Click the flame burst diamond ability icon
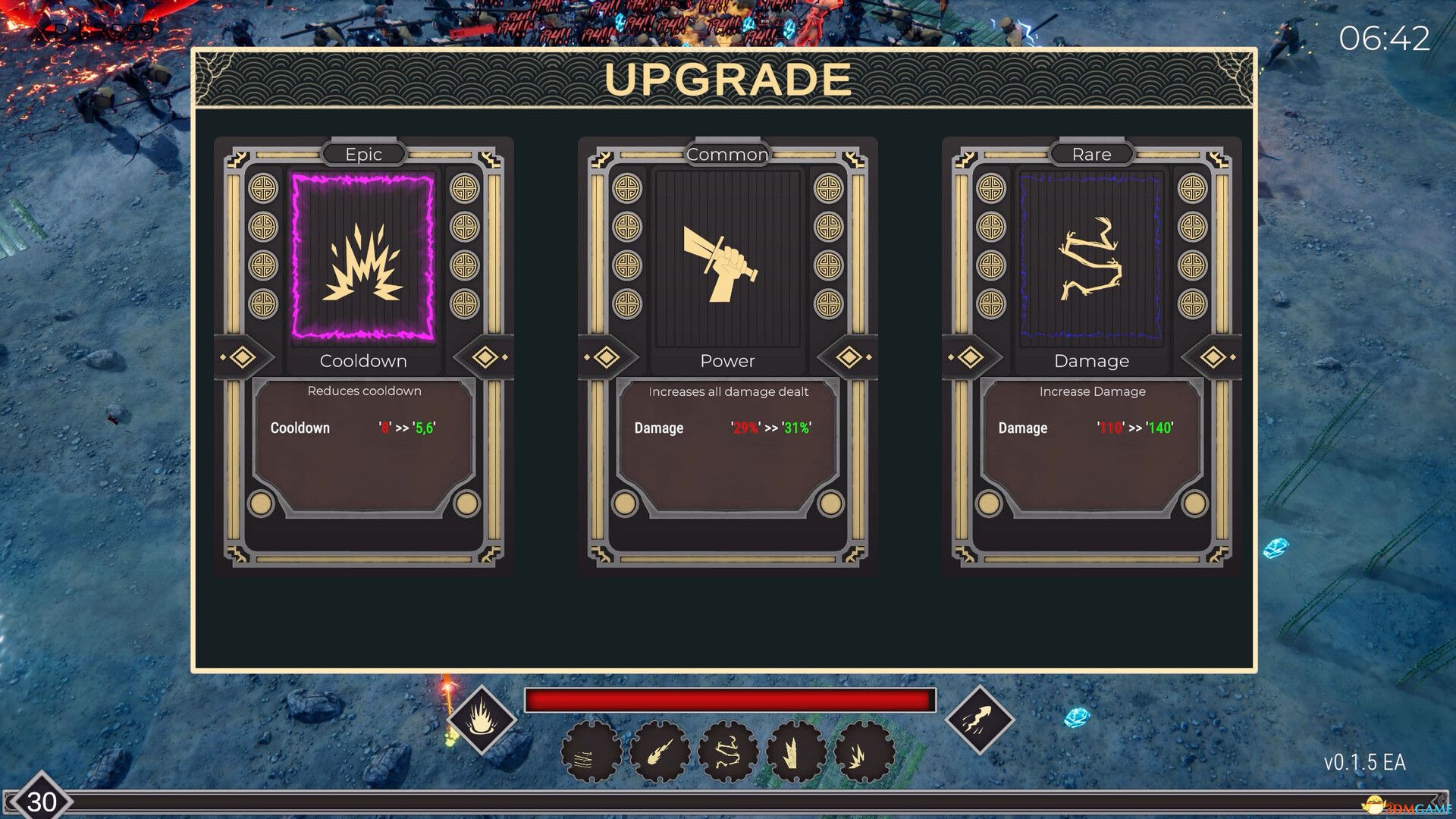The image size is (1456, 819). pyautogui.click(x=482, y=719)
